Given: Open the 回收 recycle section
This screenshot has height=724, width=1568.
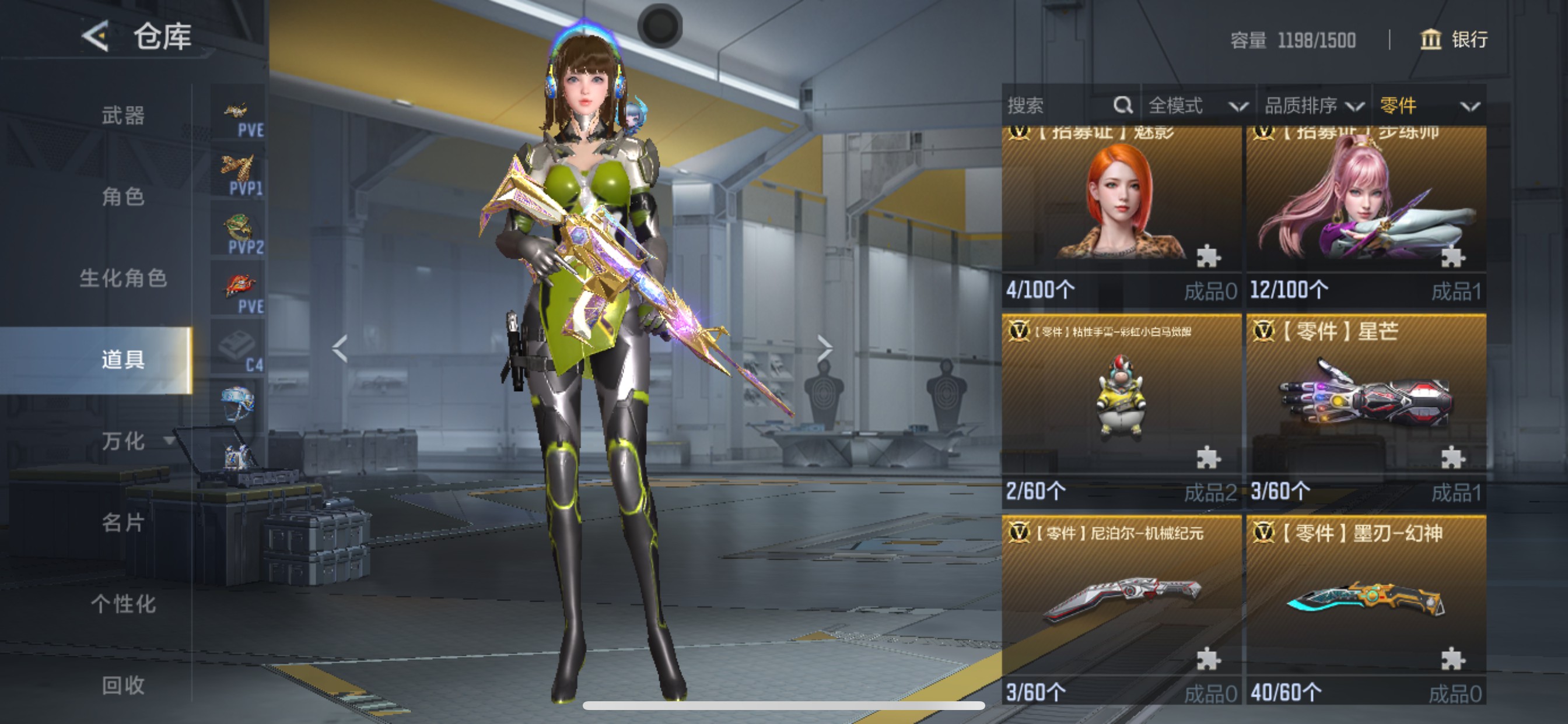Looking at the screenshot, I should [x=123, y=685].
